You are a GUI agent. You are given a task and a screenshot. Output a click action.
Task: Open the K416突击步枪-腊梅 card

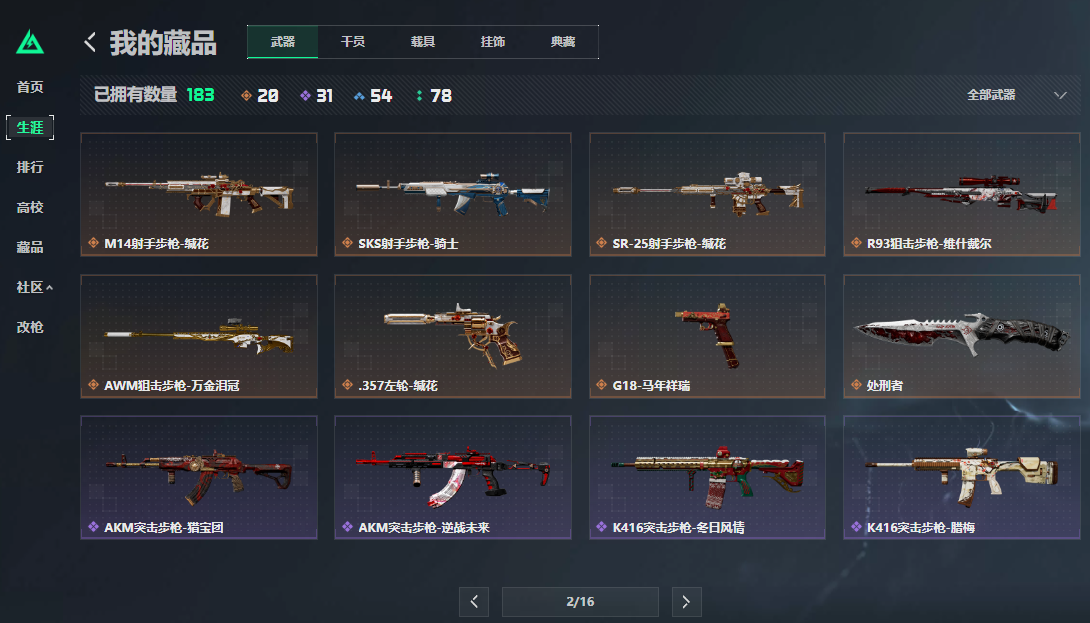click(962, 477)
